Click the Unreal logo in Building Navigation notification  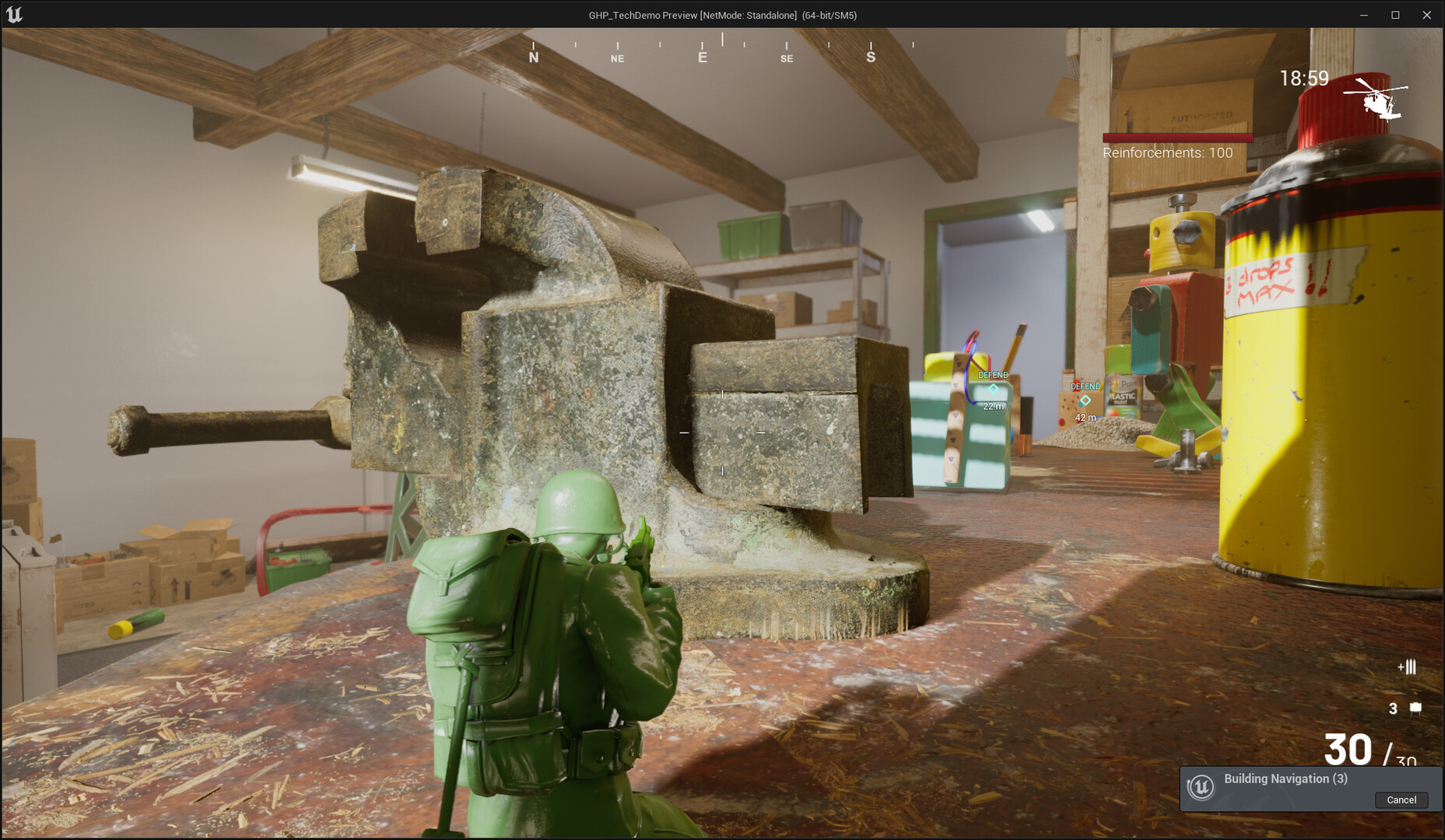pyautogui.click(x=1203, y=788)
